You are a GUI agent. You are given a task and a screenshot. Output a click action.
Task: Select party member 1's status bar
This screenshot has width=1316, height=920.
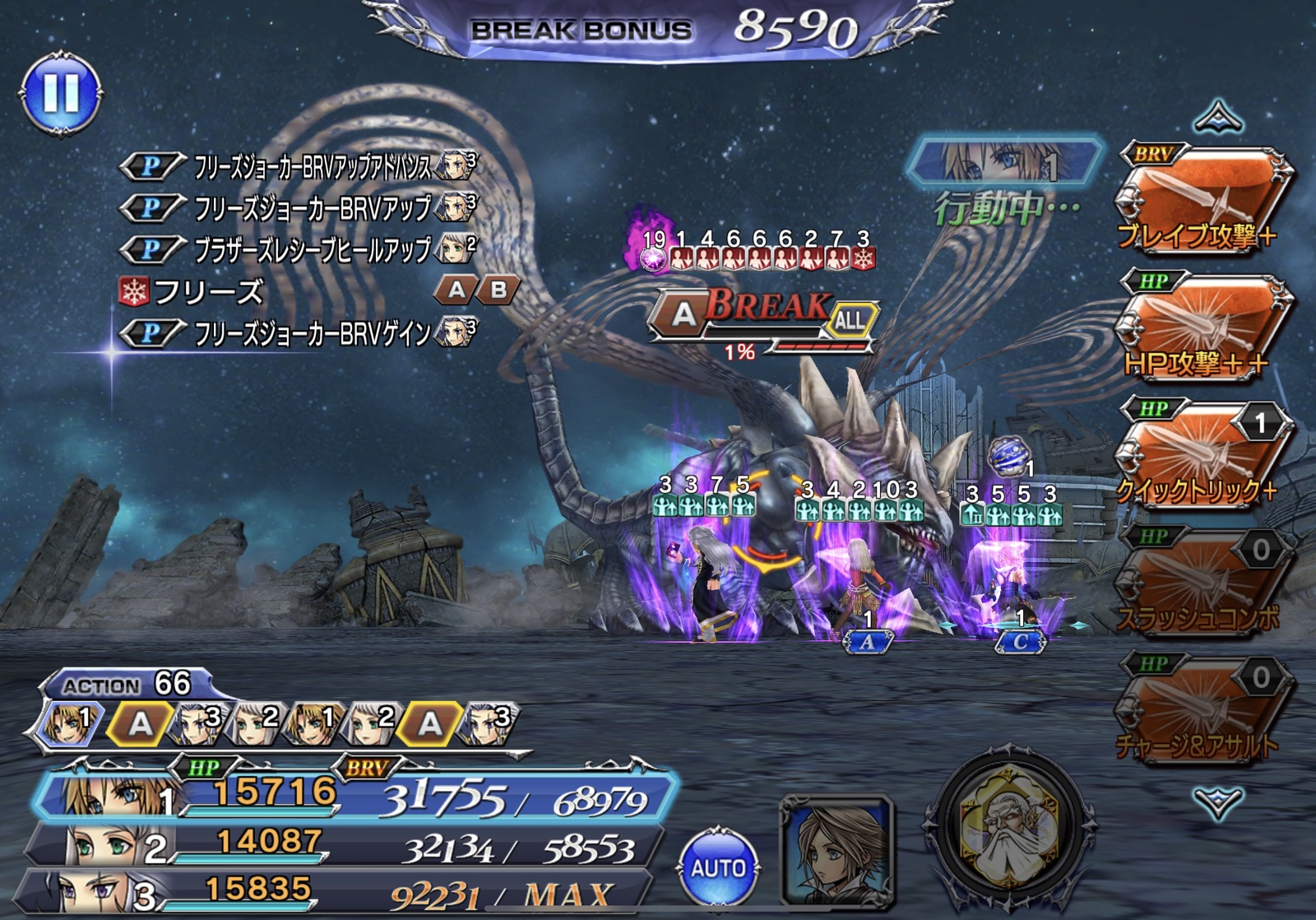pyautogui.click(x=354, y=796)
